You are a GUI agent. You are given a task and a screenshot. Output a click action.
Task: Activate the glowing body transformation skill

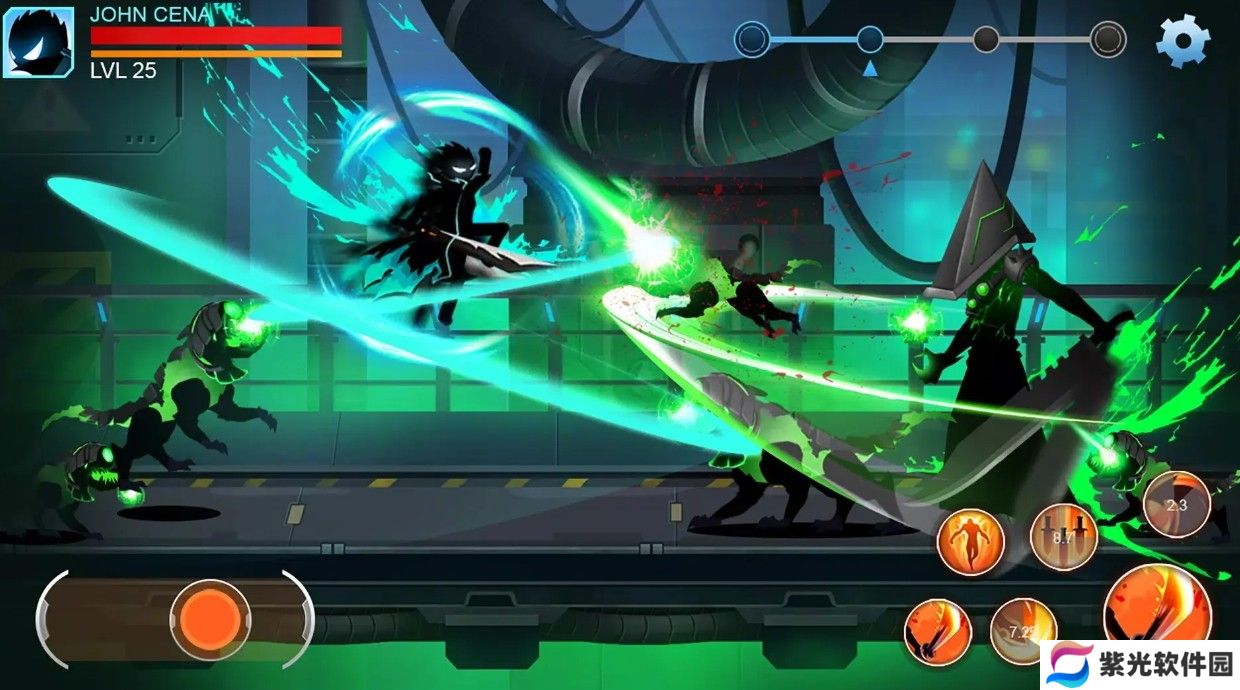coord(970,541)
